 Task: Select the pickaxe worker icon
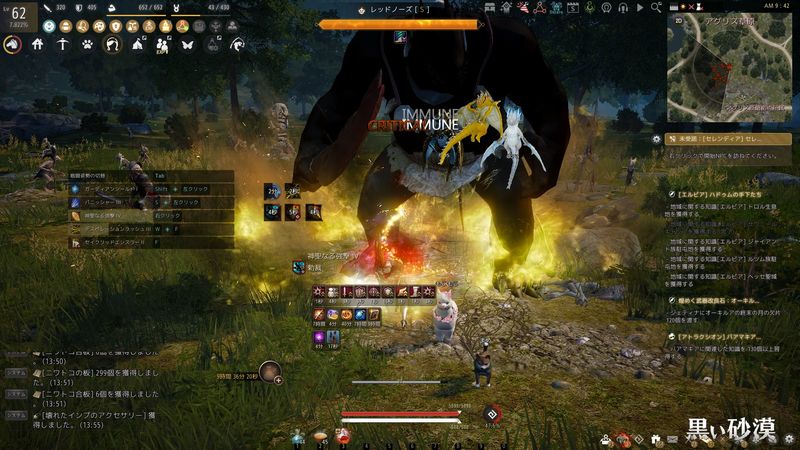[63, 44]
